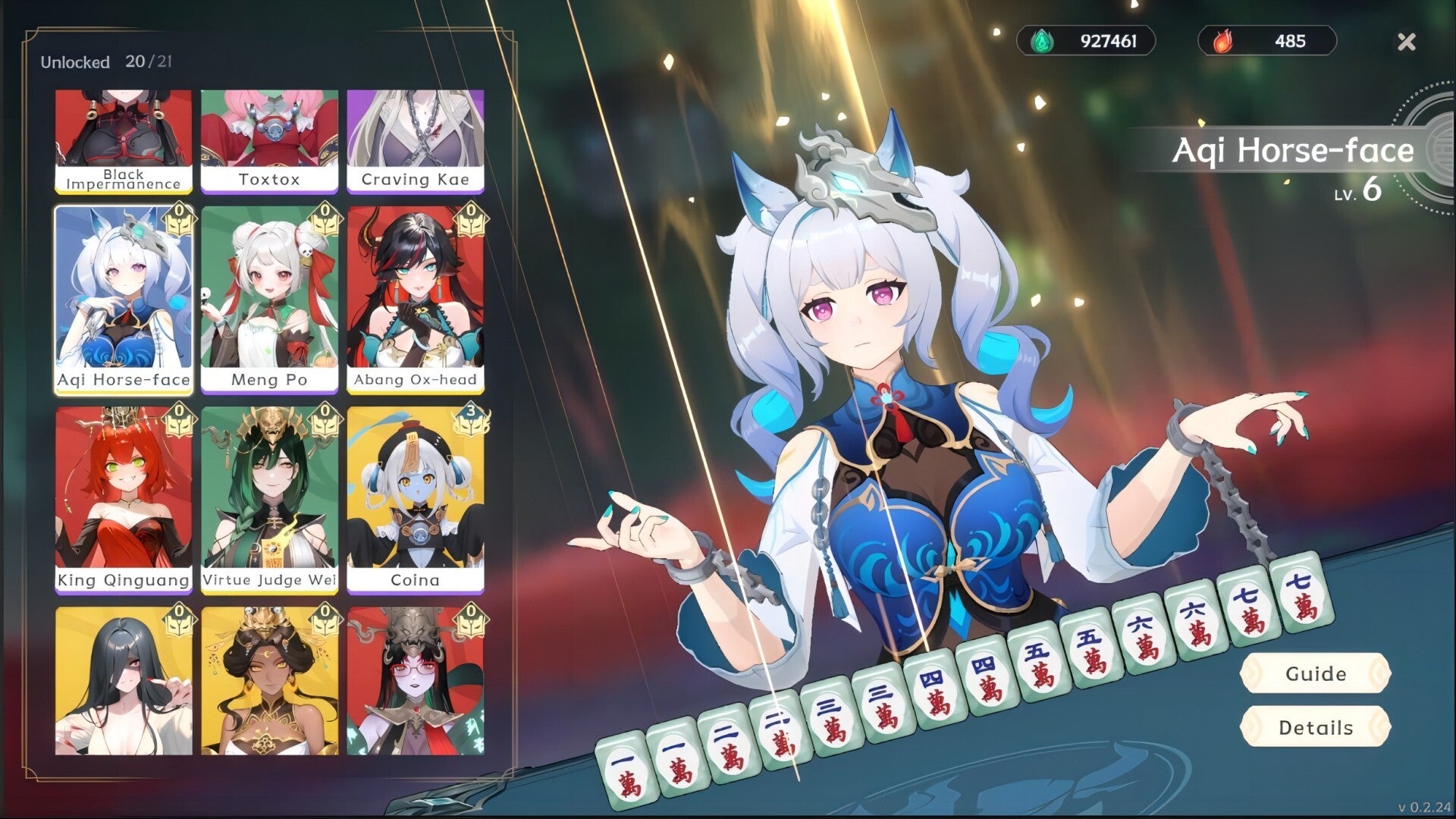Select Virtue Judge Wei card
1456x819 pixels.
[x=269, y=499]
